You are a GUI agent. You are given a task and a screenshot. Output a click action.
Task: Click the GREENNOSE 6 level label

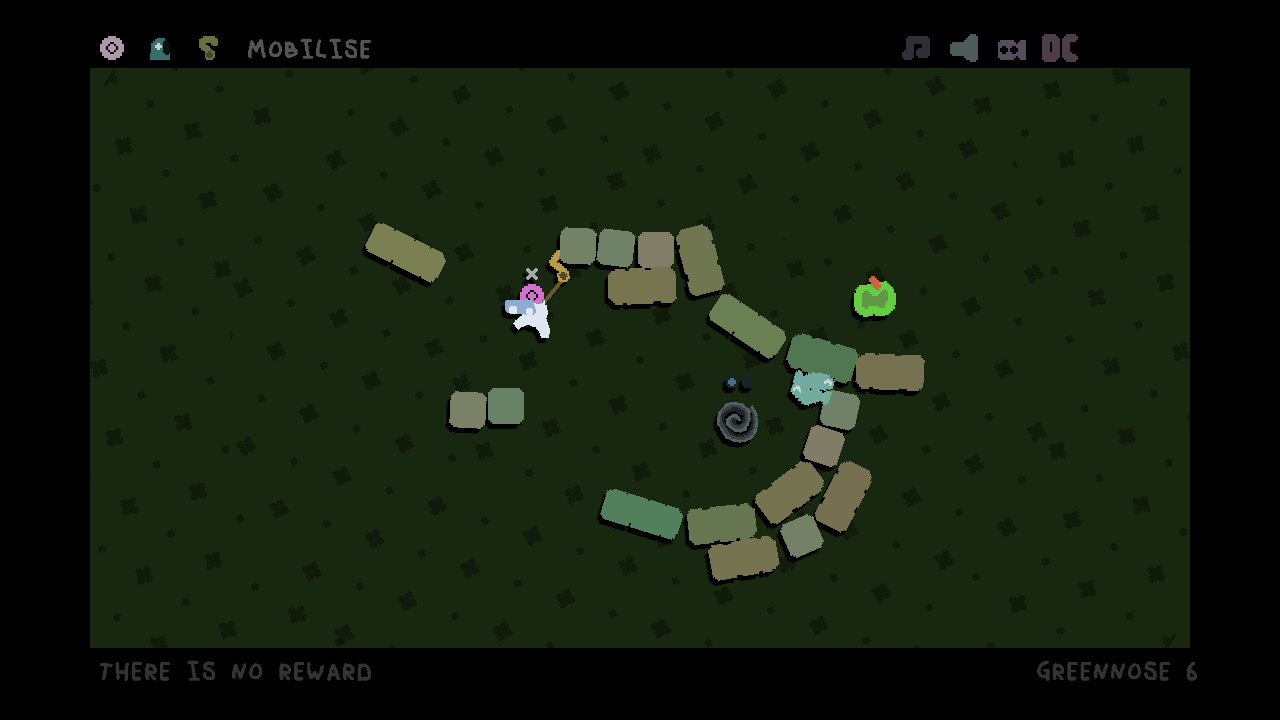(x=1117, y=671)
